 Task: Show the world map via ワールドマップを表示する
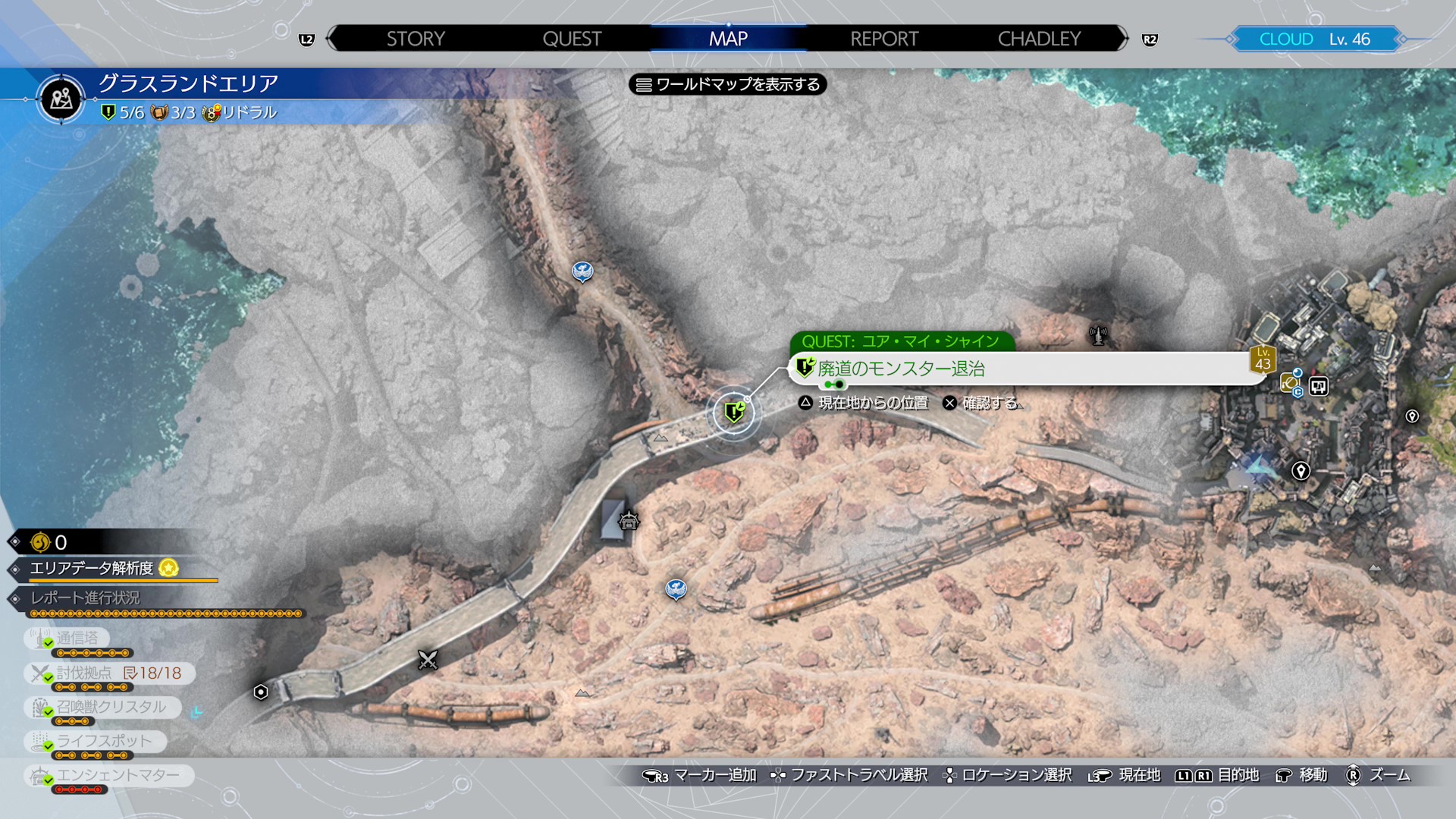[728, 84]
